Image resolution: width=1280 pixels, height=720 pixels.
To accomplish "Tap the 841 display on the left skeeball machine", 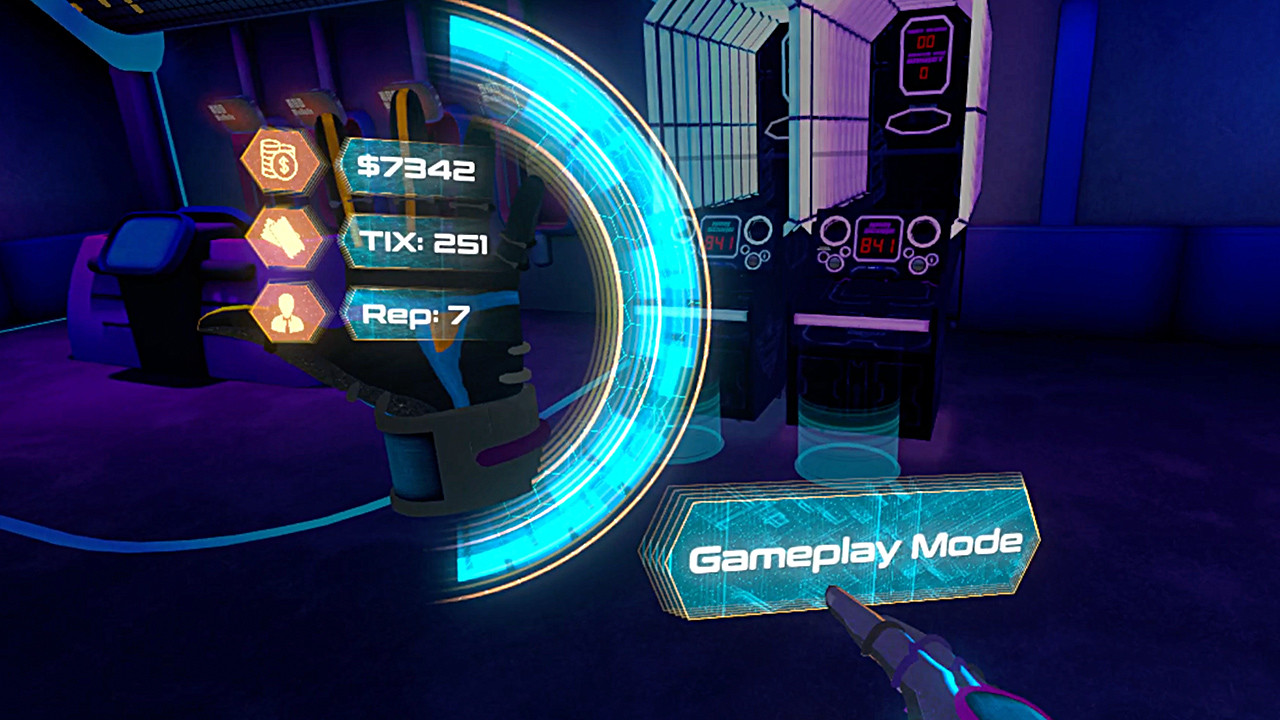I will coord(722,237).
